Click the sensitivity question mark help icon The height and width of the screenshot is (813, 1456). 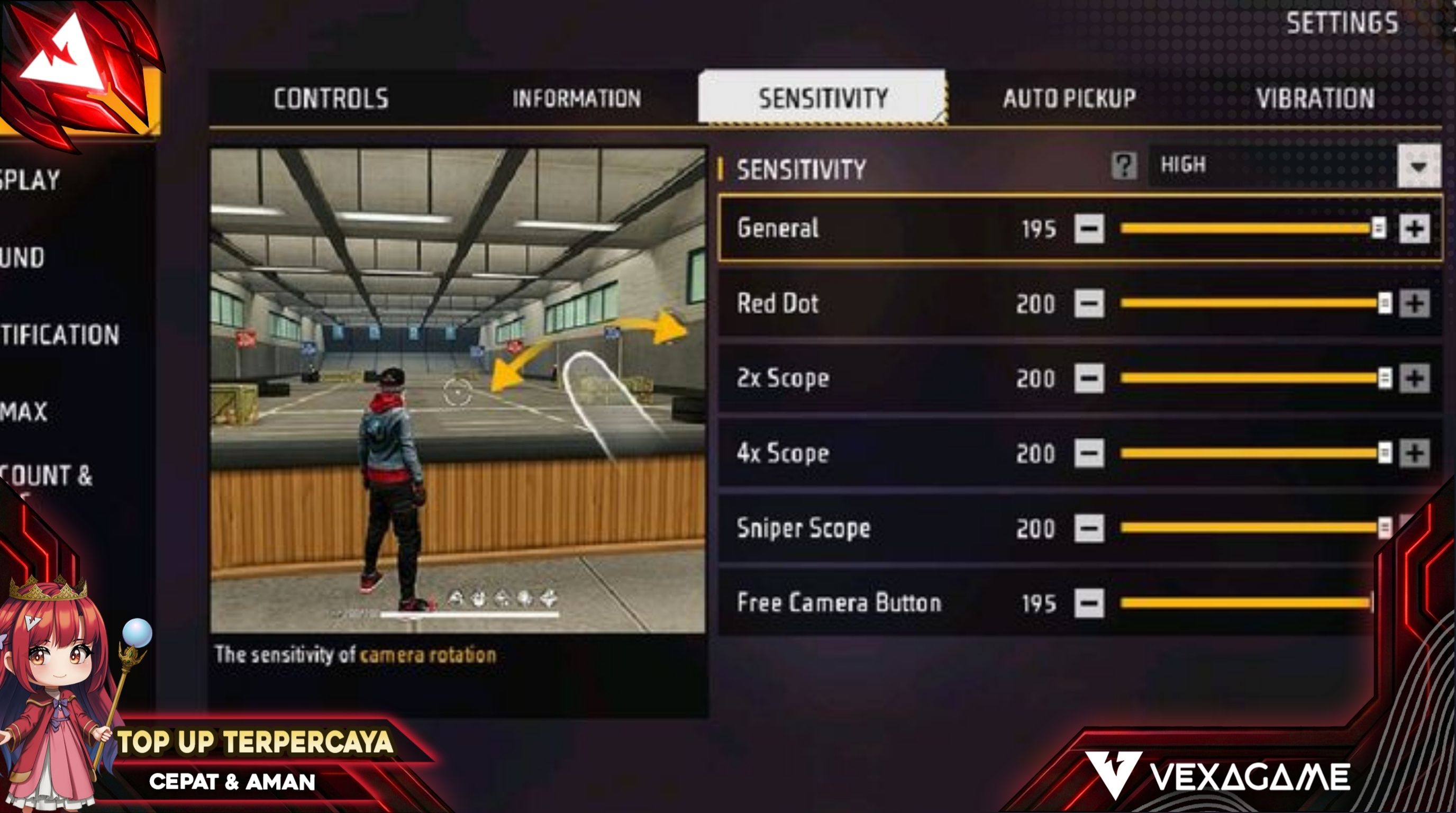(1124, 166)
